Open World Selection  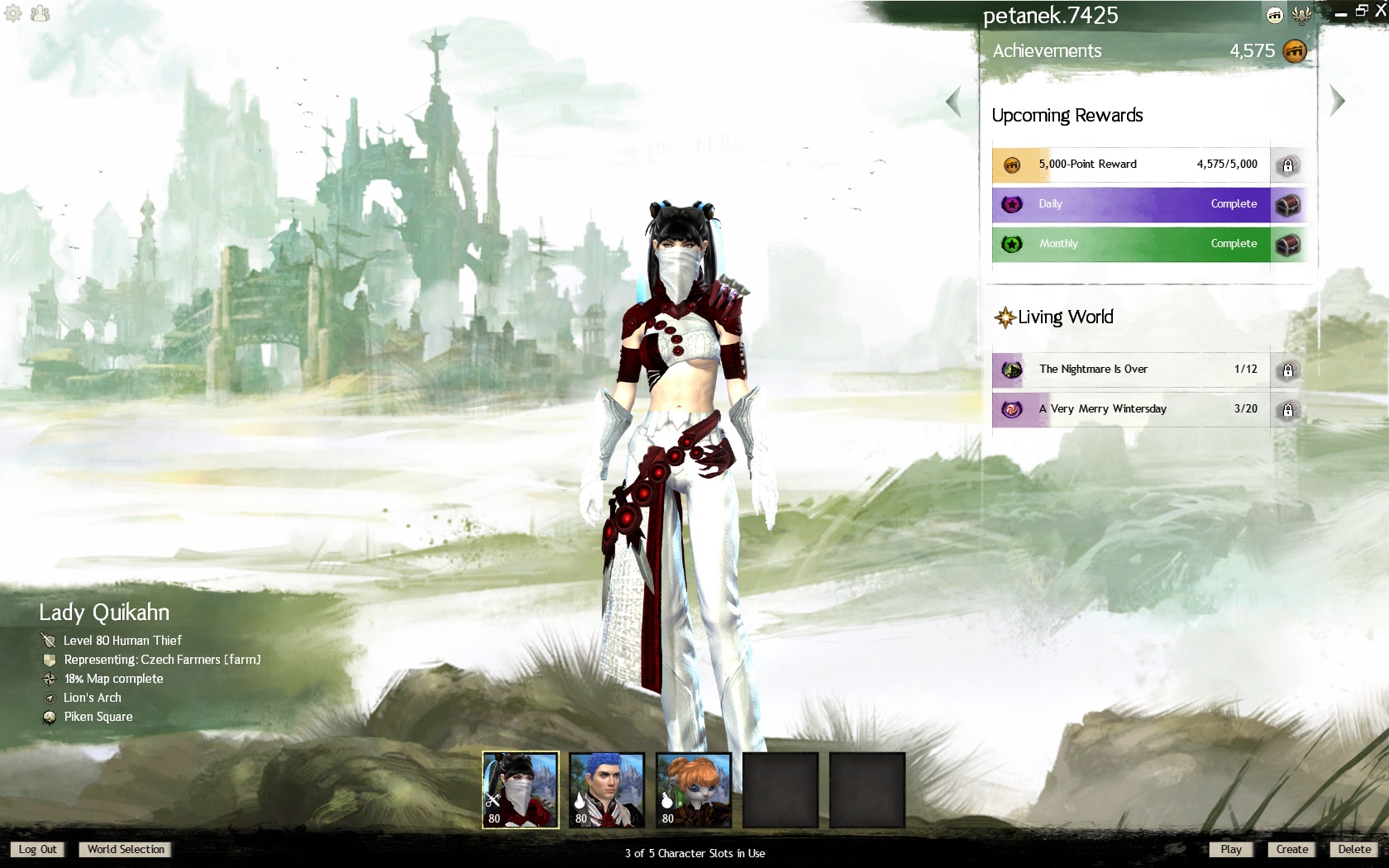tap(126, 849)
